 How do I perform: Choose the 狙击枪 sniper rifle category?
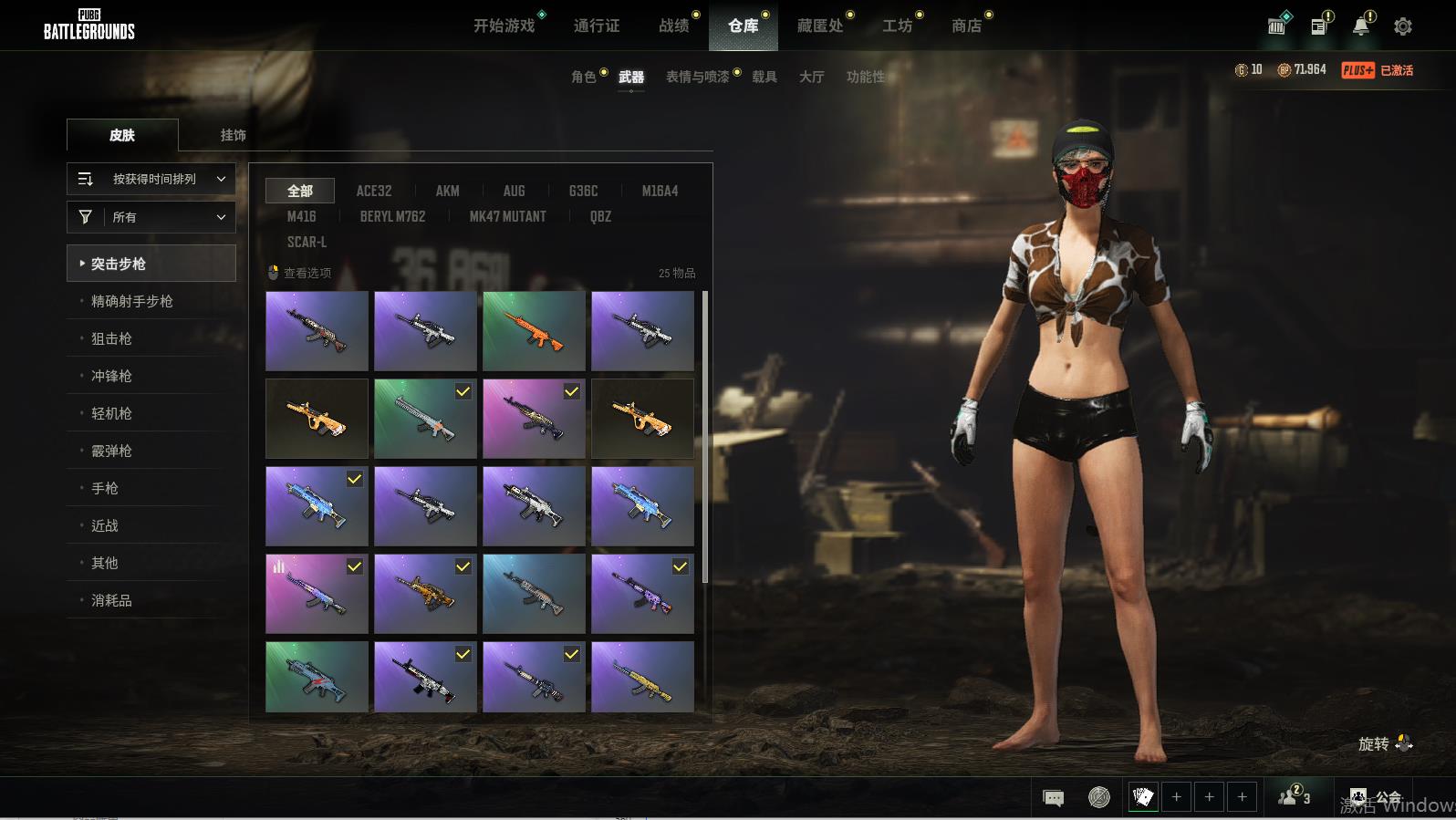click(x=111, y=338)
